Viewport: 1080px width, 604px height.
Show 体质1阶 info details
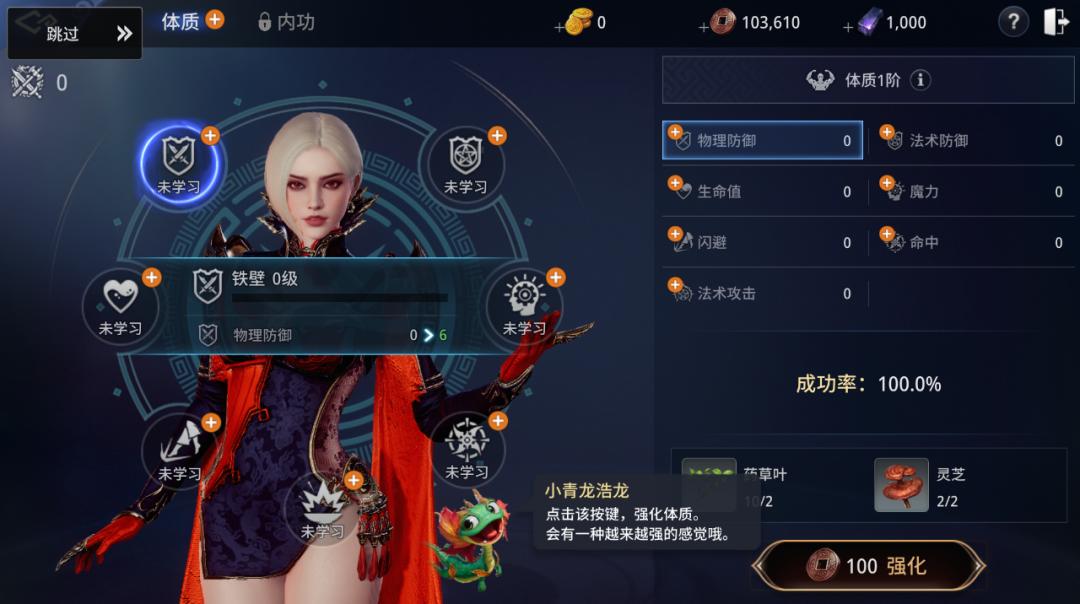920,80
